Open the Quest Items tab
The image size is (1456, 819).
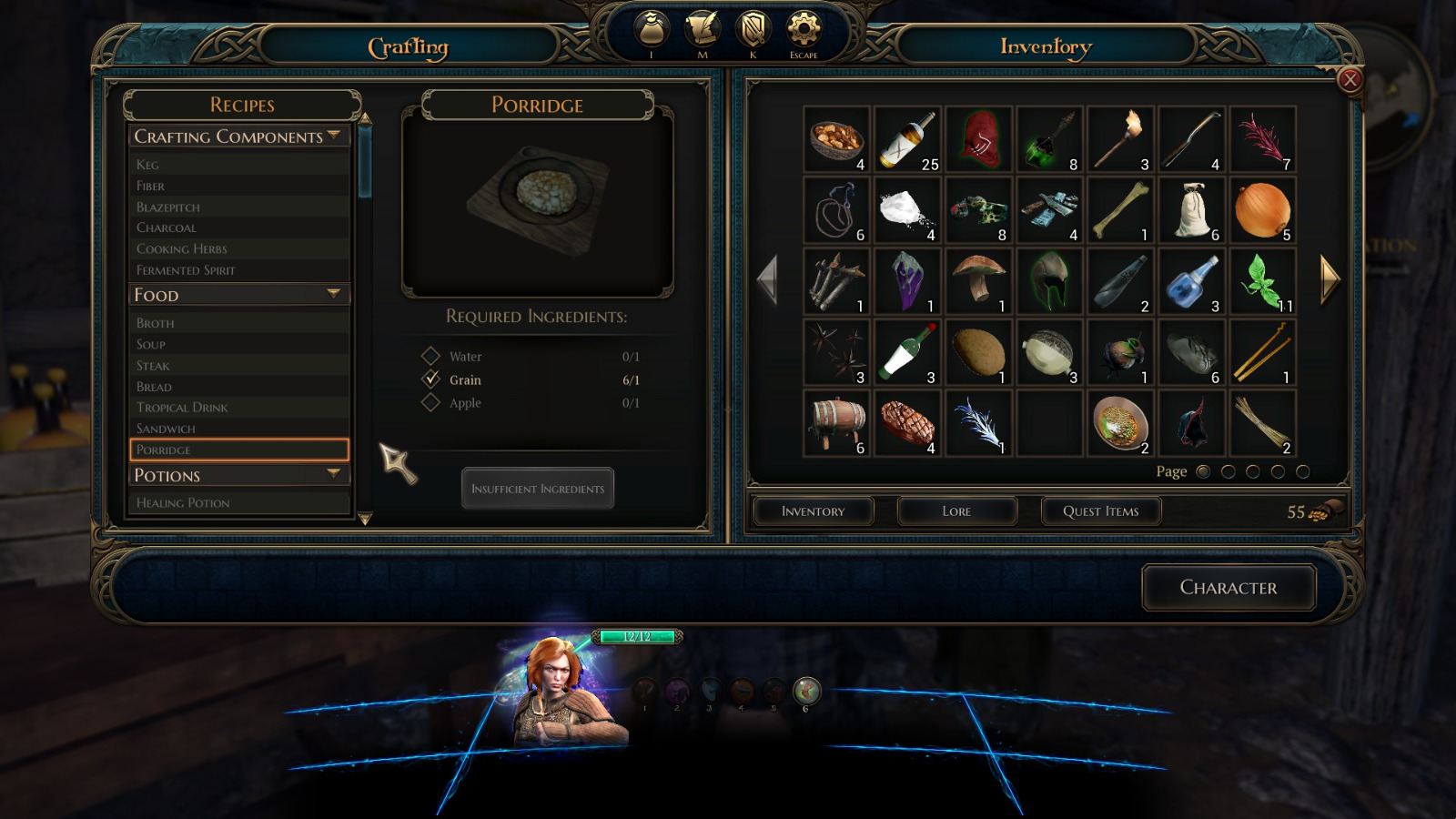1100,511
